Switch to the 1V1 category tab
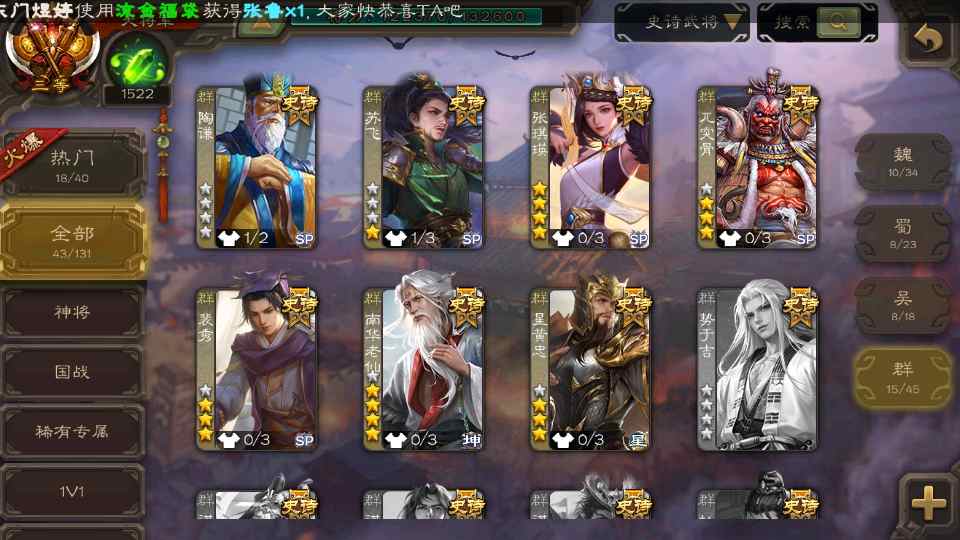The width and height of the screenshot is (960, 540). 72,490
